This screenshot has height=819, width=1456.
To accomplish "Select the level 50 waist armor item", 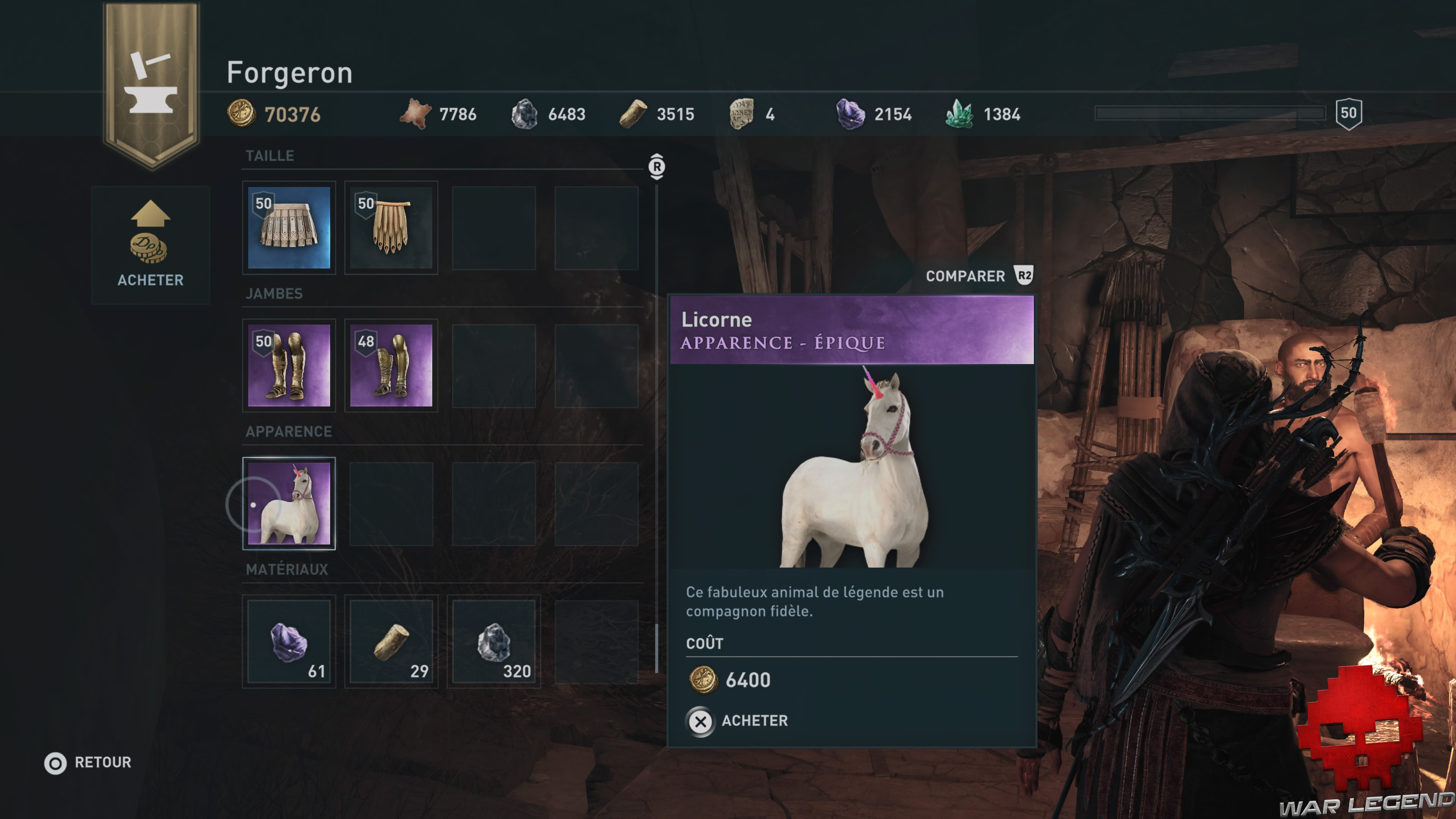I will (289, 227).
